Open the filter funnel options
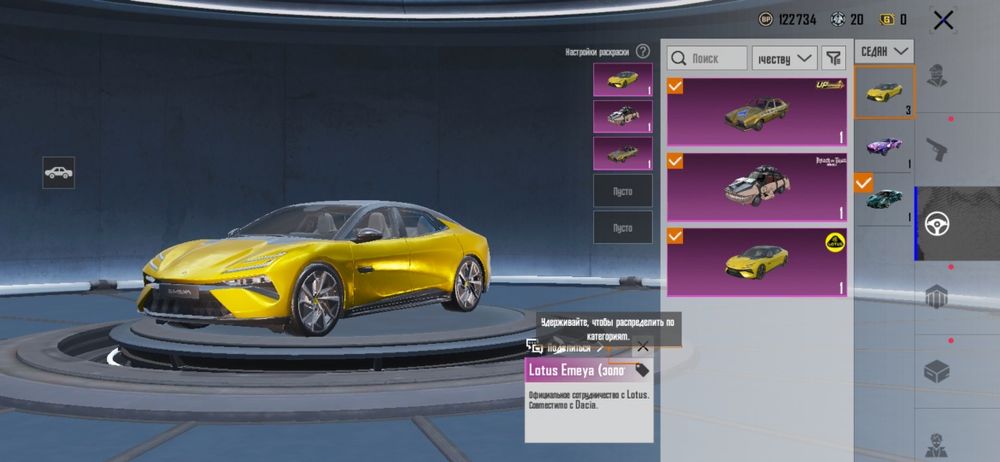The image size is (1000, 462). pyautogui.click(x=833, y=59)
